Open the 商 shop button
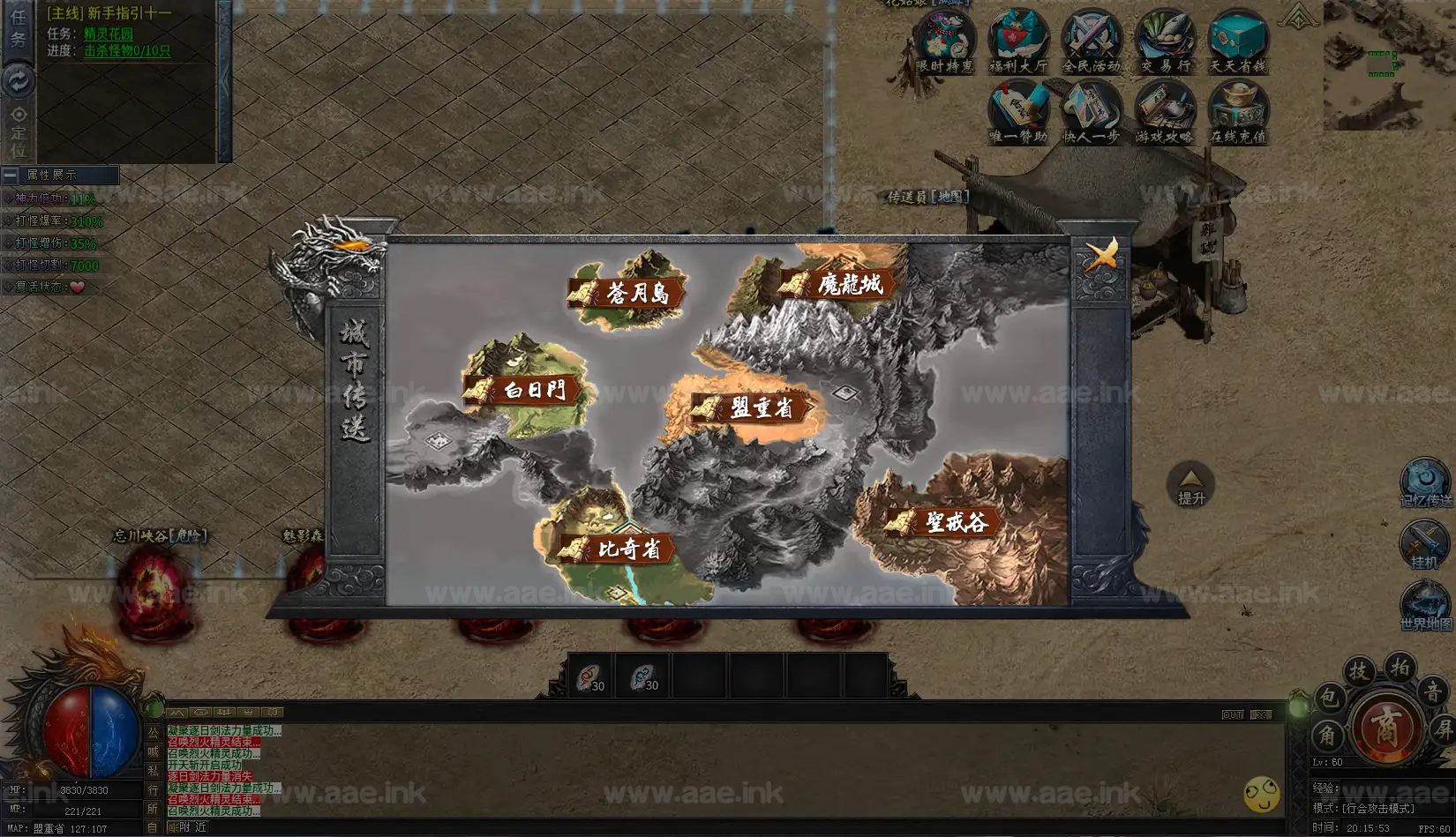 click(1385, 728)
